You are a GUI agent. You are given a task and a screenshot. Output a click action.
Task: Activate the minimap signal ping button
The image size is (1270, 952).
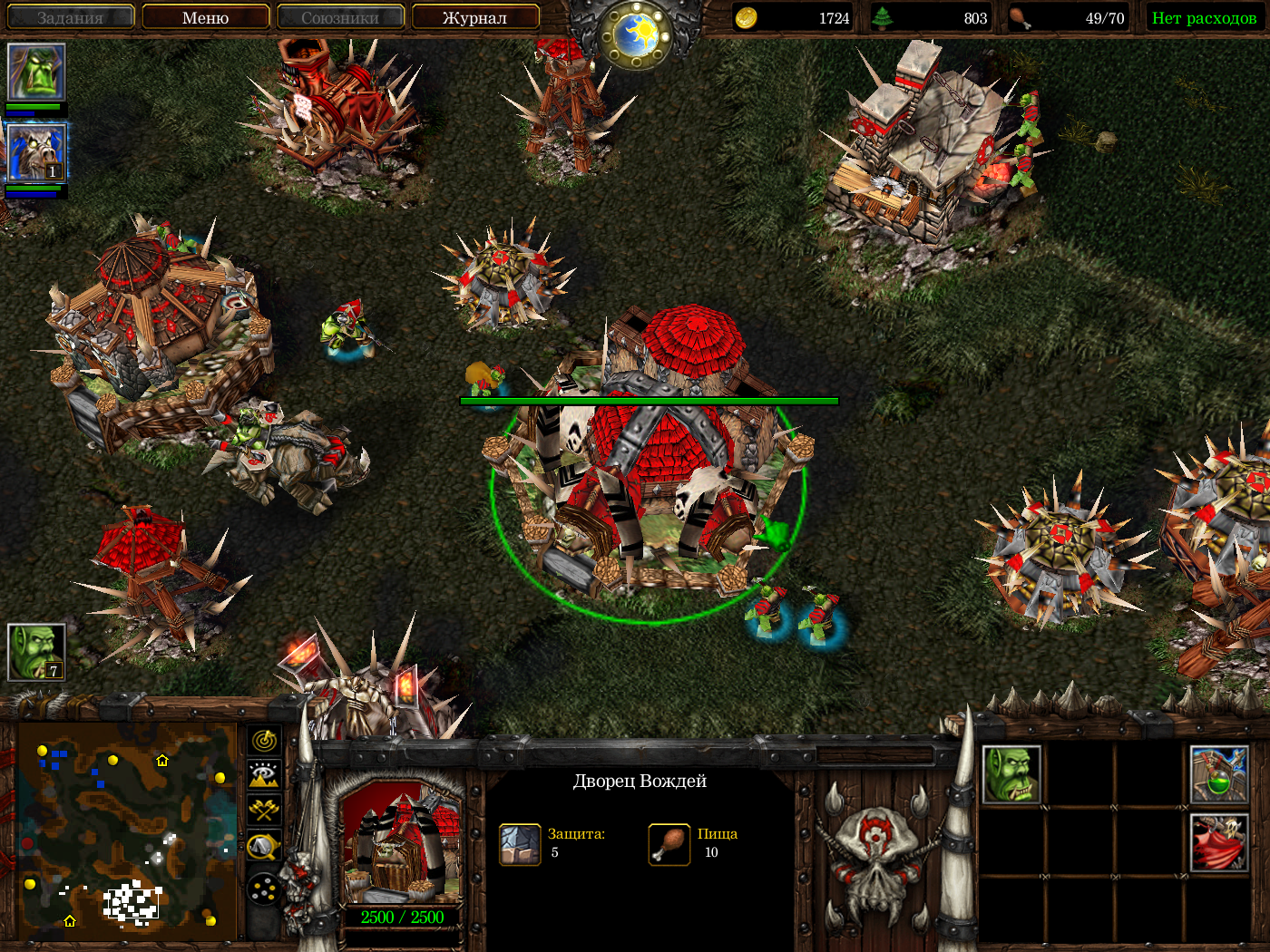coord(264,741)
